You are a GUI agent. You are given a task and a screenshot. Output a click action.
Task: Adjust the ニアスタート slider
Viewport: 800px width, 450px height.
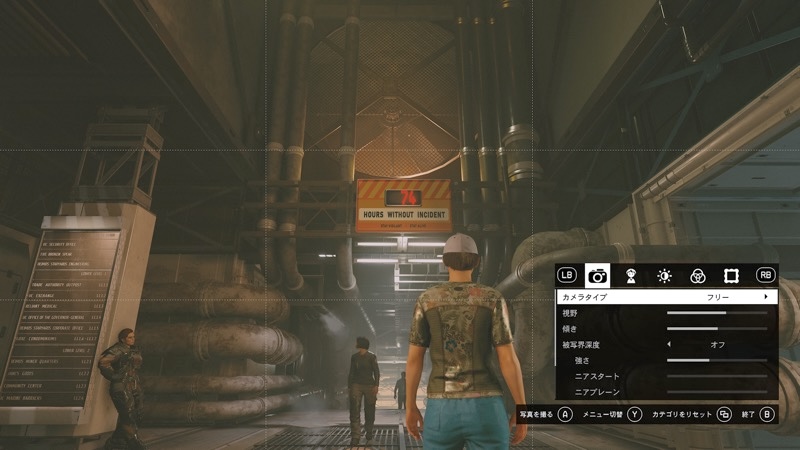pos(716,376)
